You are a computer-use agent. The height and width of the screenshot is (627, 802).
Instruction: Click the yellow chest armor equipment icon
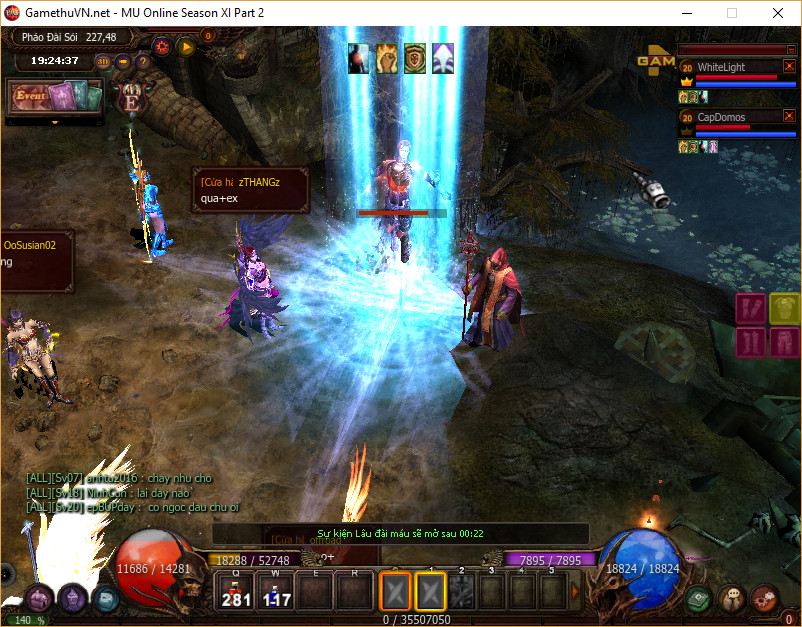[785, 309]
